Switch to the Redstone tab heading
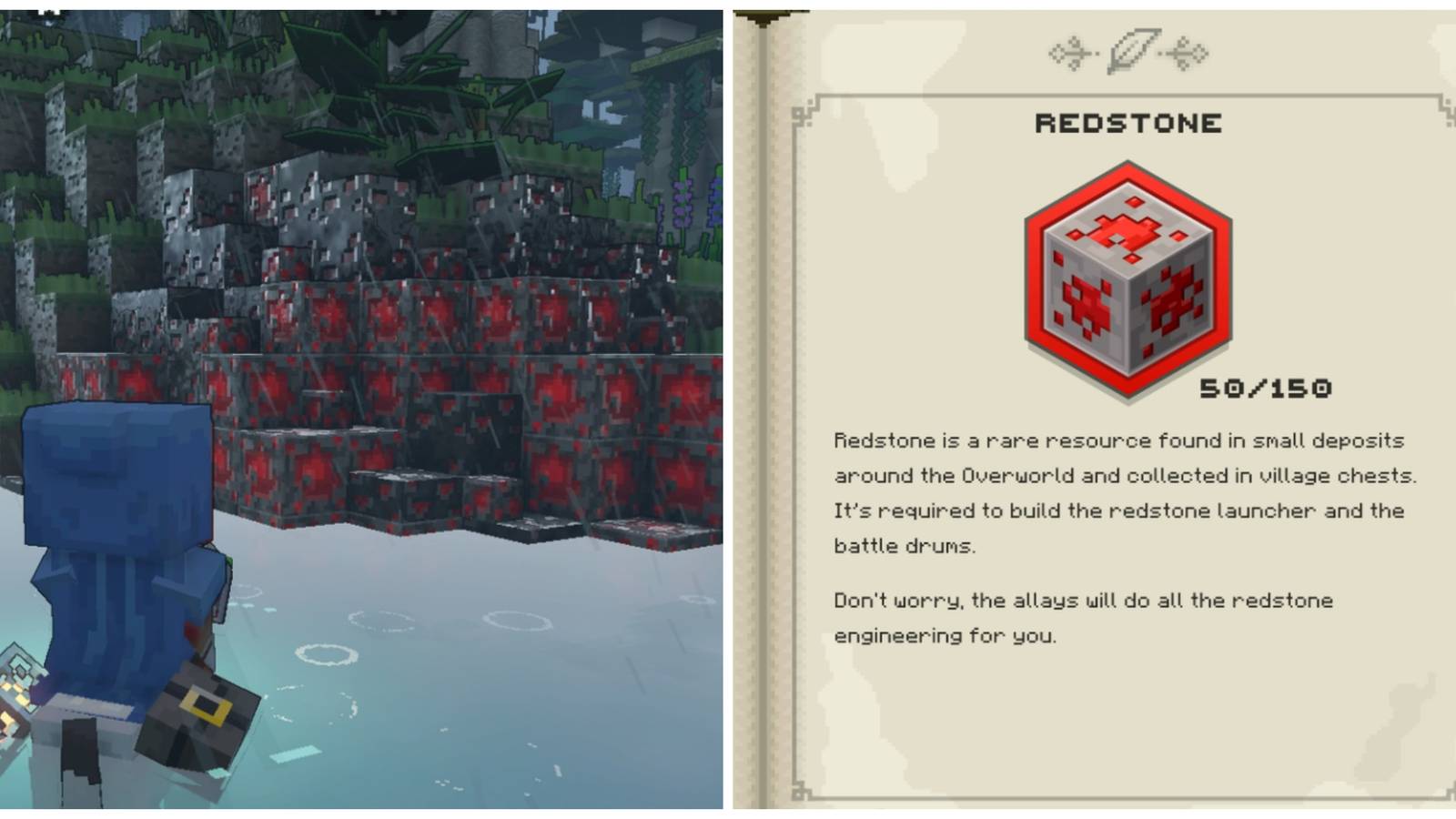1456x819 pixels. click(x=1128, y=123)
